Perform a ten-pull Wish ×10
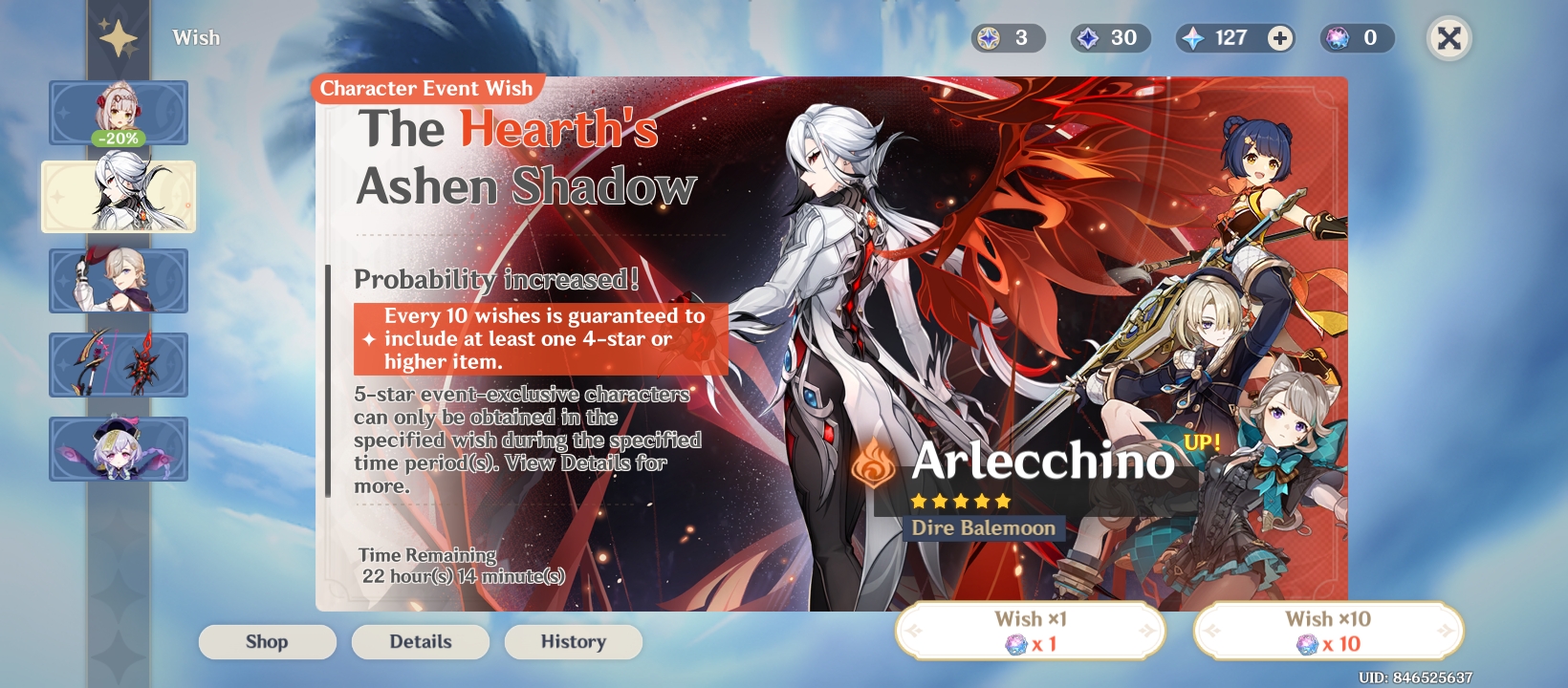Viewport: 1568px width, 688px height. 1329,631
